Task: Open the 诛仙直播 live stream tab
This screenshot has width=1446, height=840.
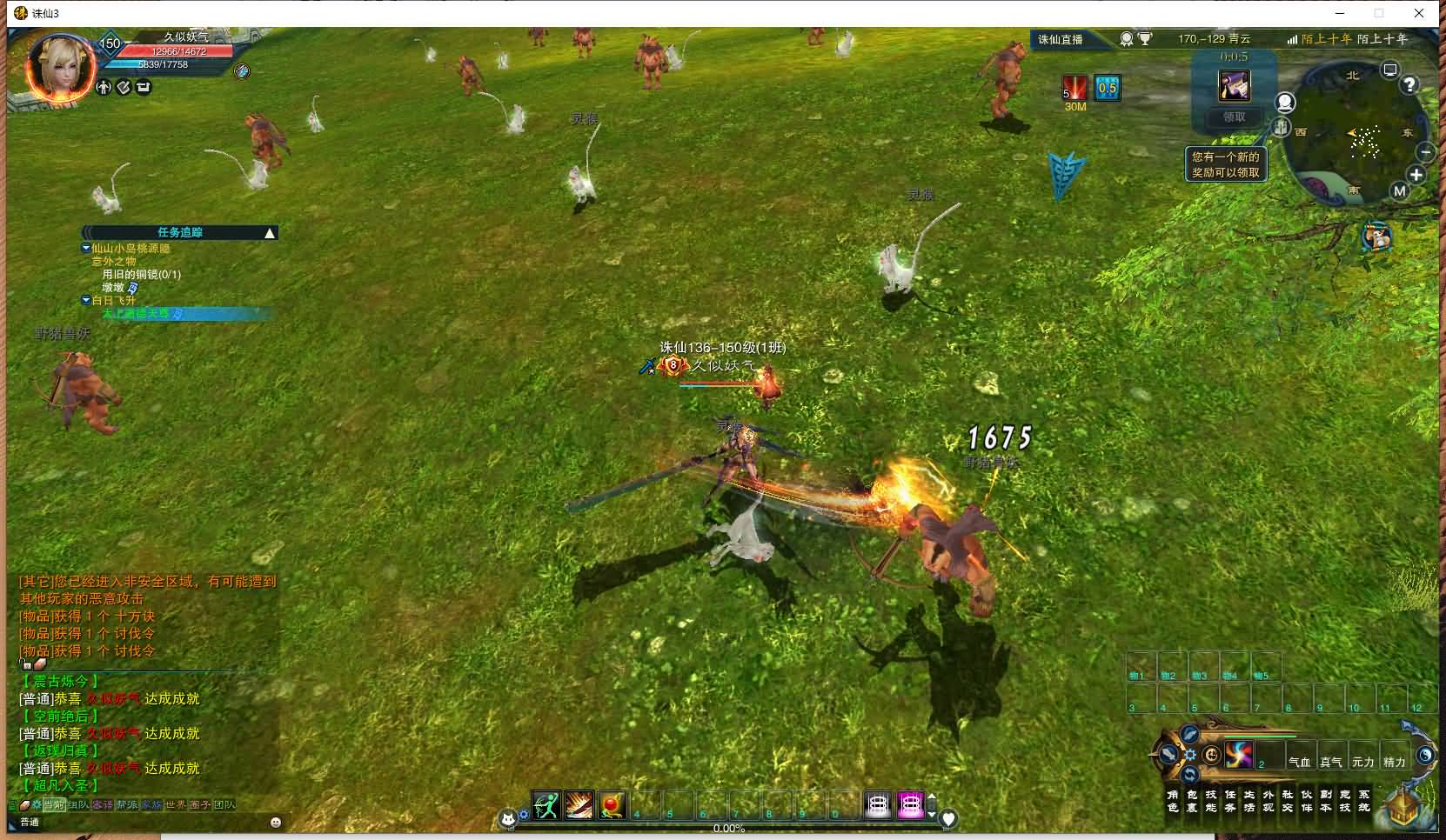Action: [1061, 39]
